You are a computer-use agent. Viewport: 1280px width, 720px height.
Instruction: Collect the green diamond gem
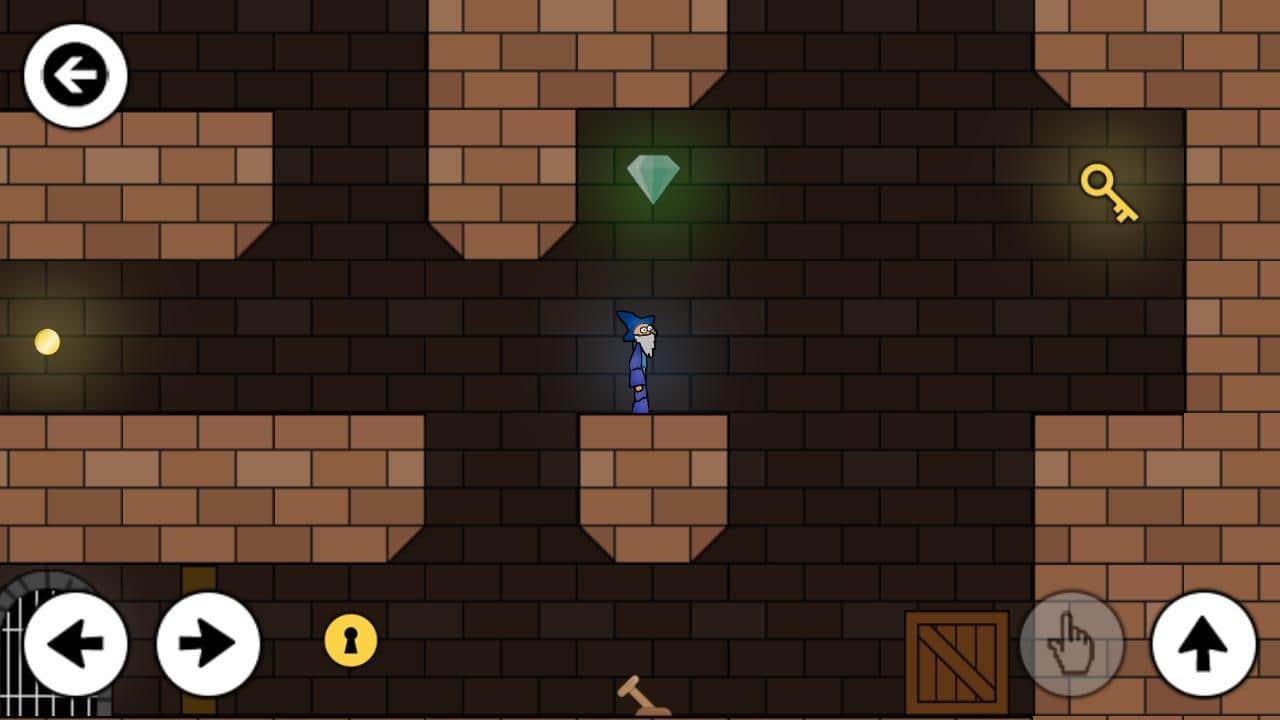click(652, 178)
